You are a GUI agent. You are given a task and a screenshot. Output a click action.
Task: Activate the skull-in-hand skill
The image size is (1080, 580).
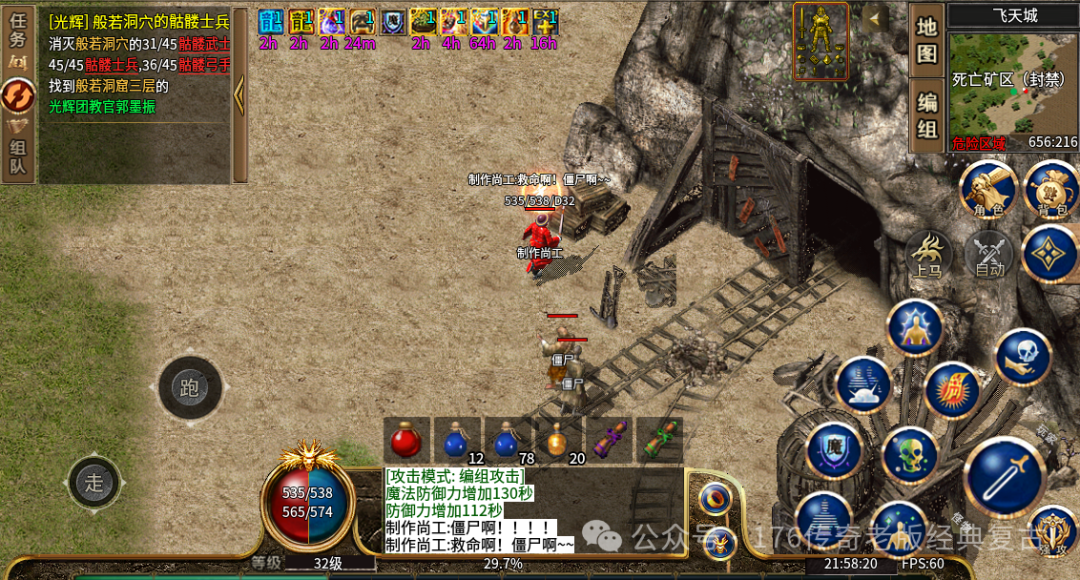[1022, 357]
